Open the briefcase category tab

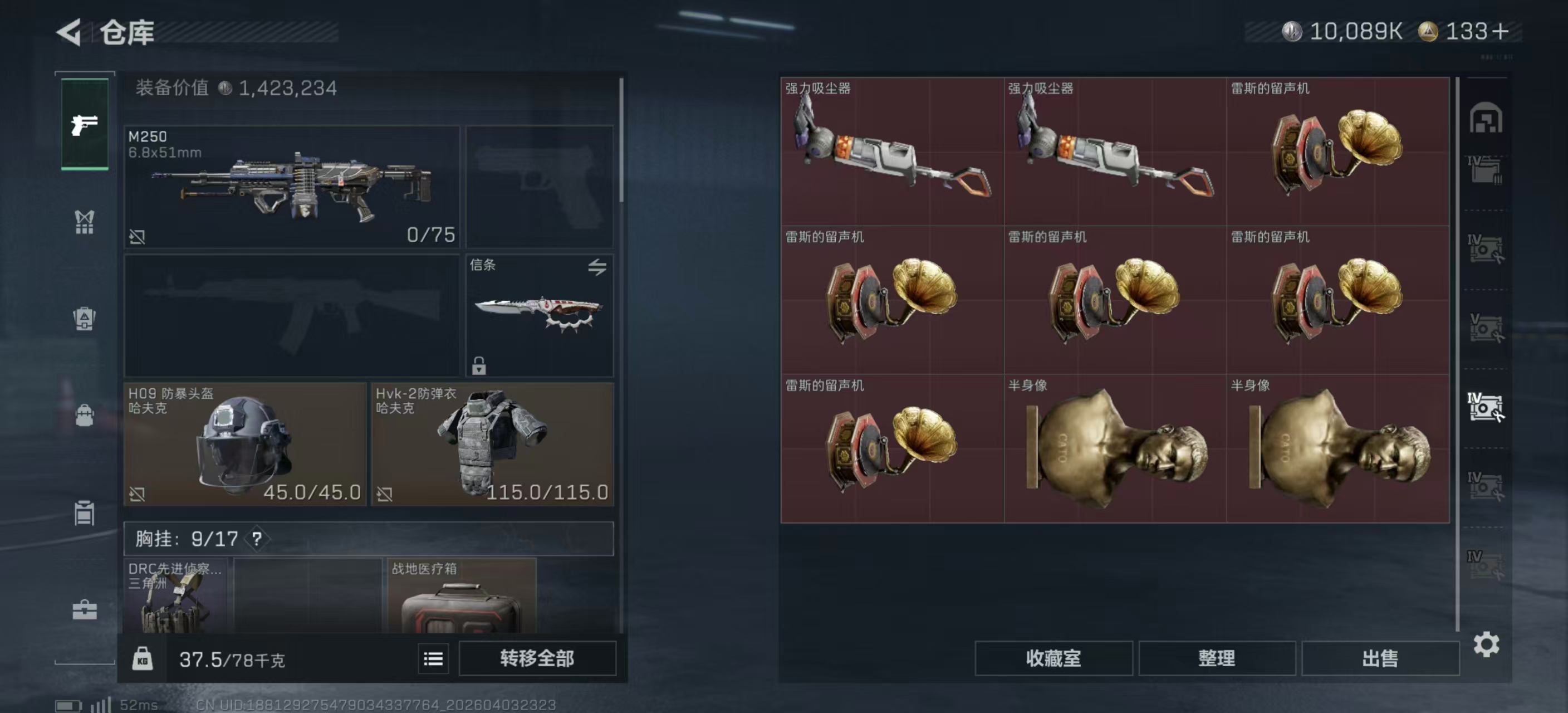coord(85,609)
